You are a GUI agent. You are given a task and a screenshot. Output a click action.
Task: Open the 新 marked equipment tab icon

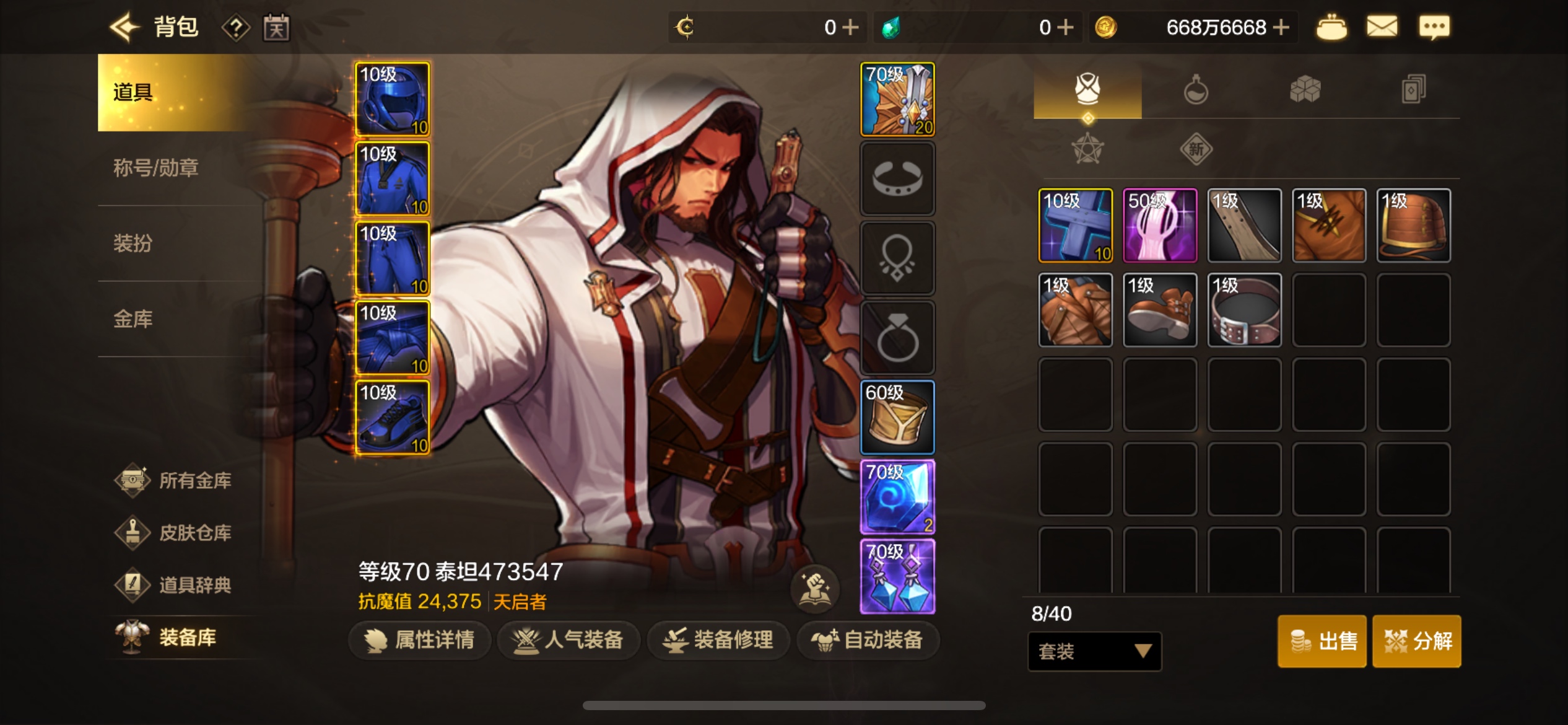click(1196, 149)
